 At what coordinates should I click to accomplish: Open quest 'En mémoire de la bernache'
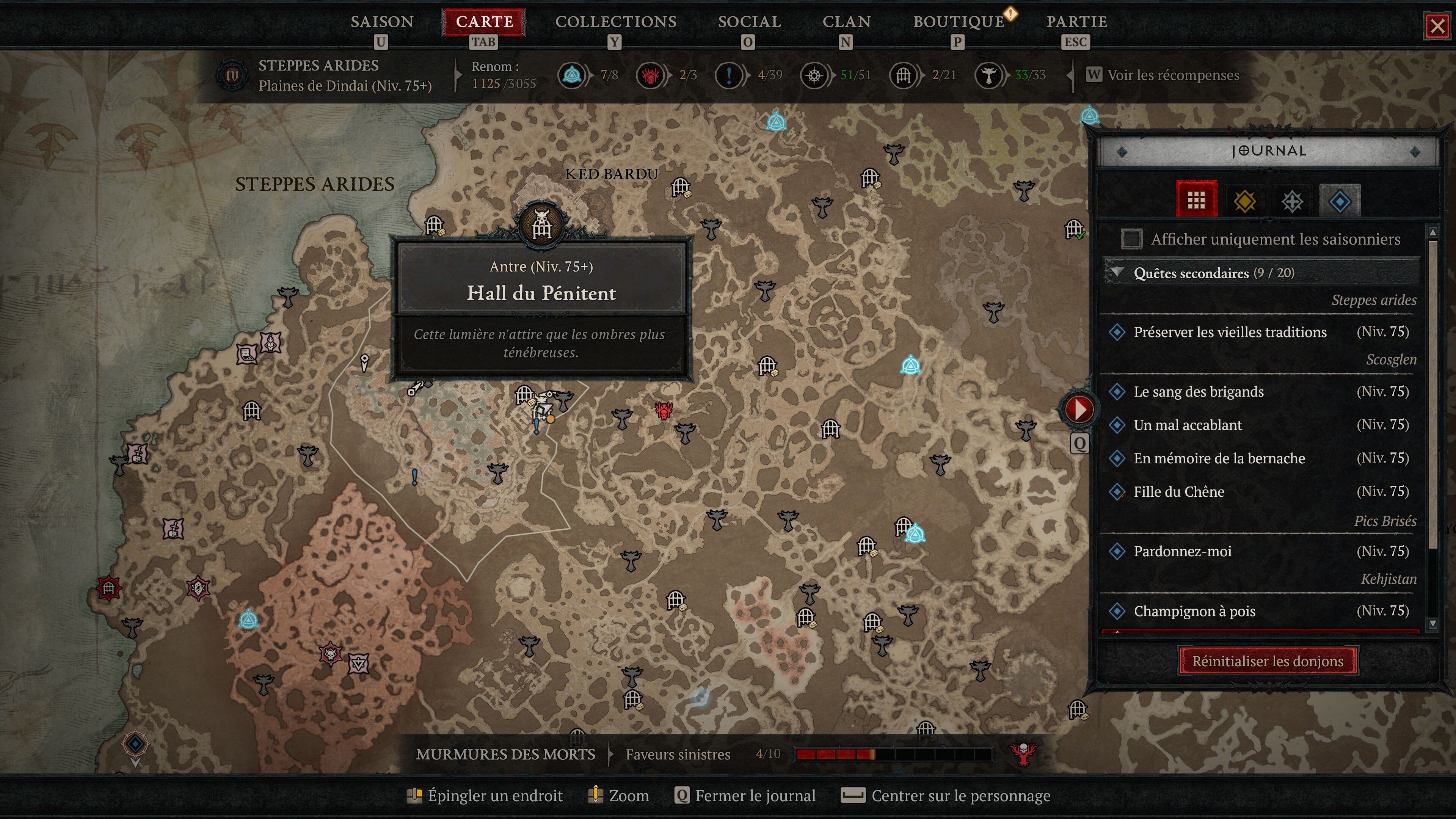click(x=1219, y=458)
